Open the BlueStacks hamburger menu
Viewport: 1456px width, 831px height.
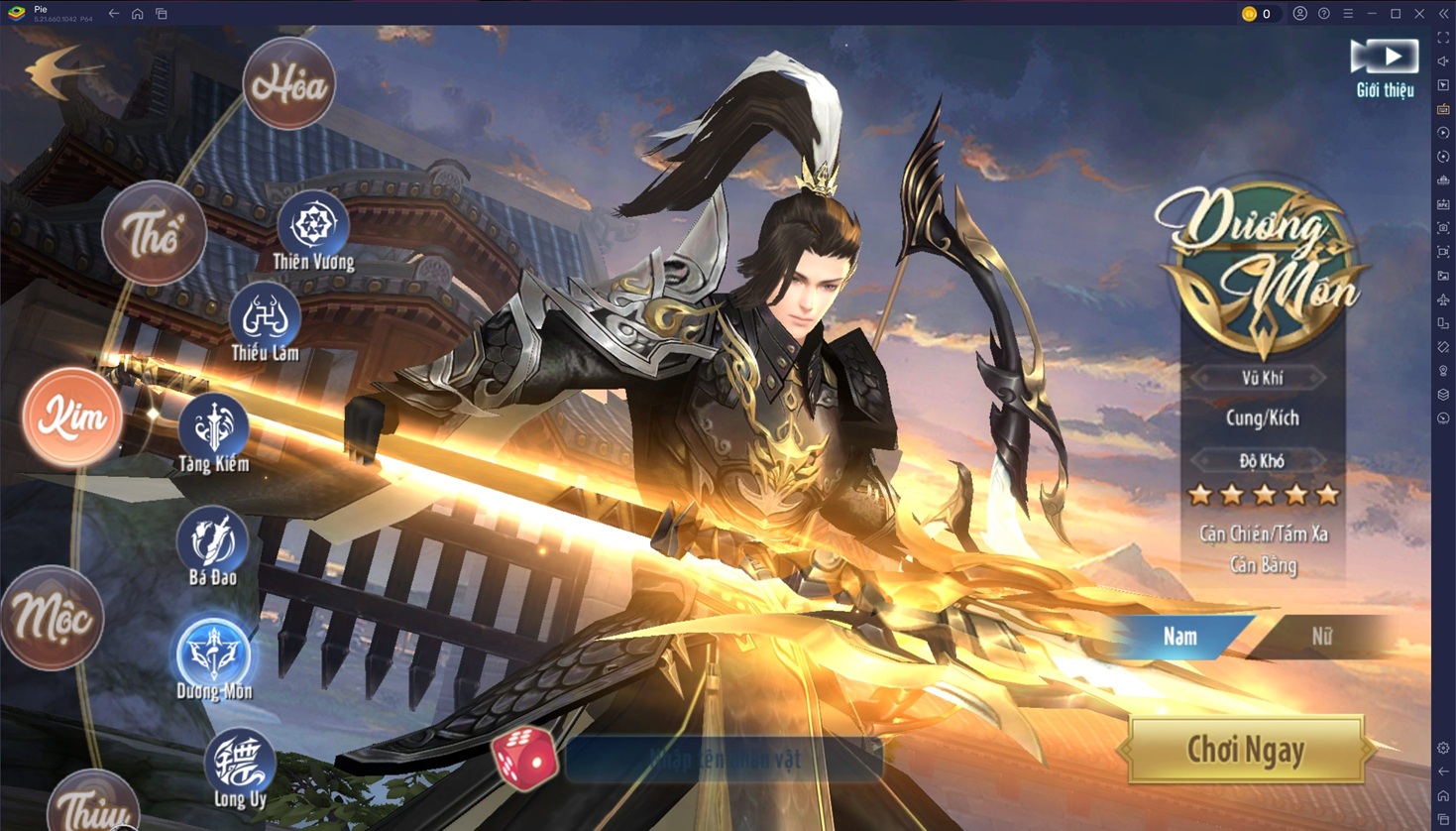tap(1349, 14)
